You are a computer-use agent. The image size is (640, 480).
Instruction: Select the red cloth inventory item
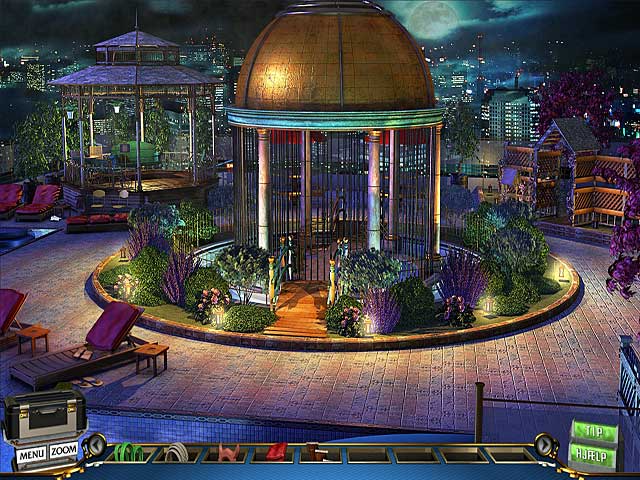point(276,453)
